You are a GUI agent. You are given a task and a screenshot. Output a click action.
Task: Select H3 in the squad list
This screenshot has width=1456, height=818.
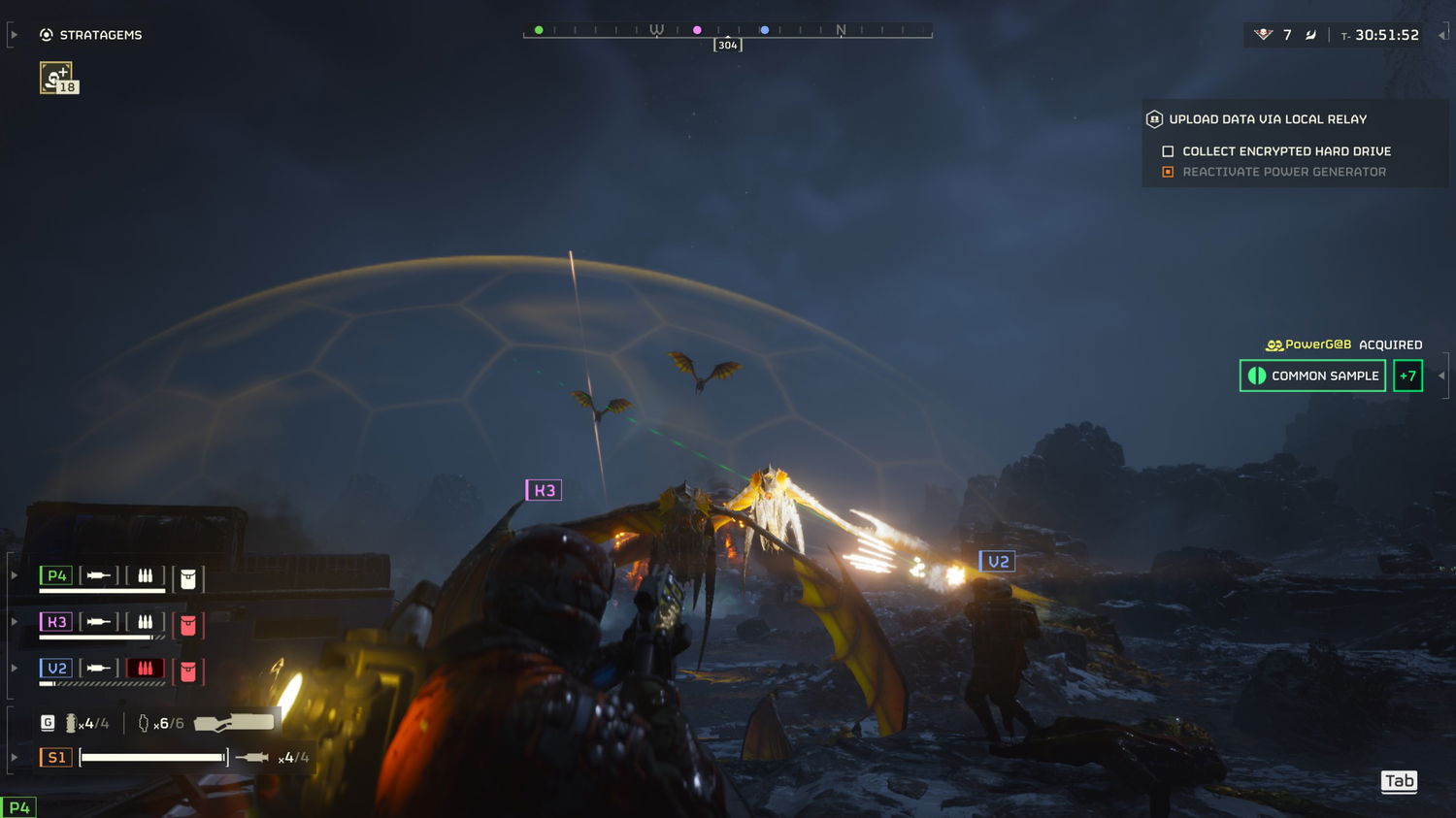pos(56,622)
